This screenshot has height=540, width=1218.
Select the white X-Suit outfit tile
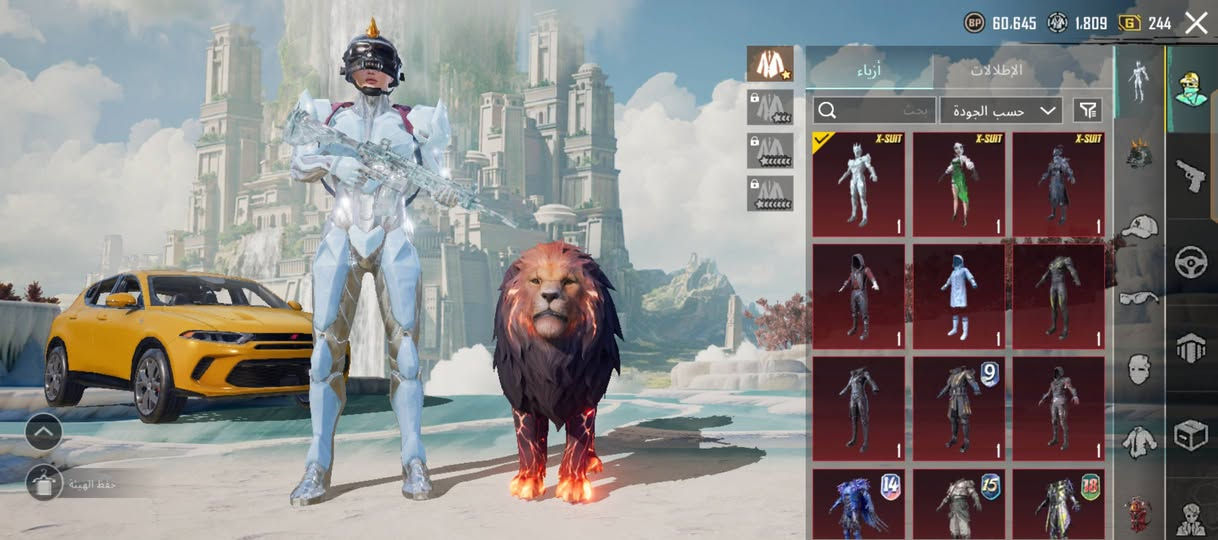858,185
